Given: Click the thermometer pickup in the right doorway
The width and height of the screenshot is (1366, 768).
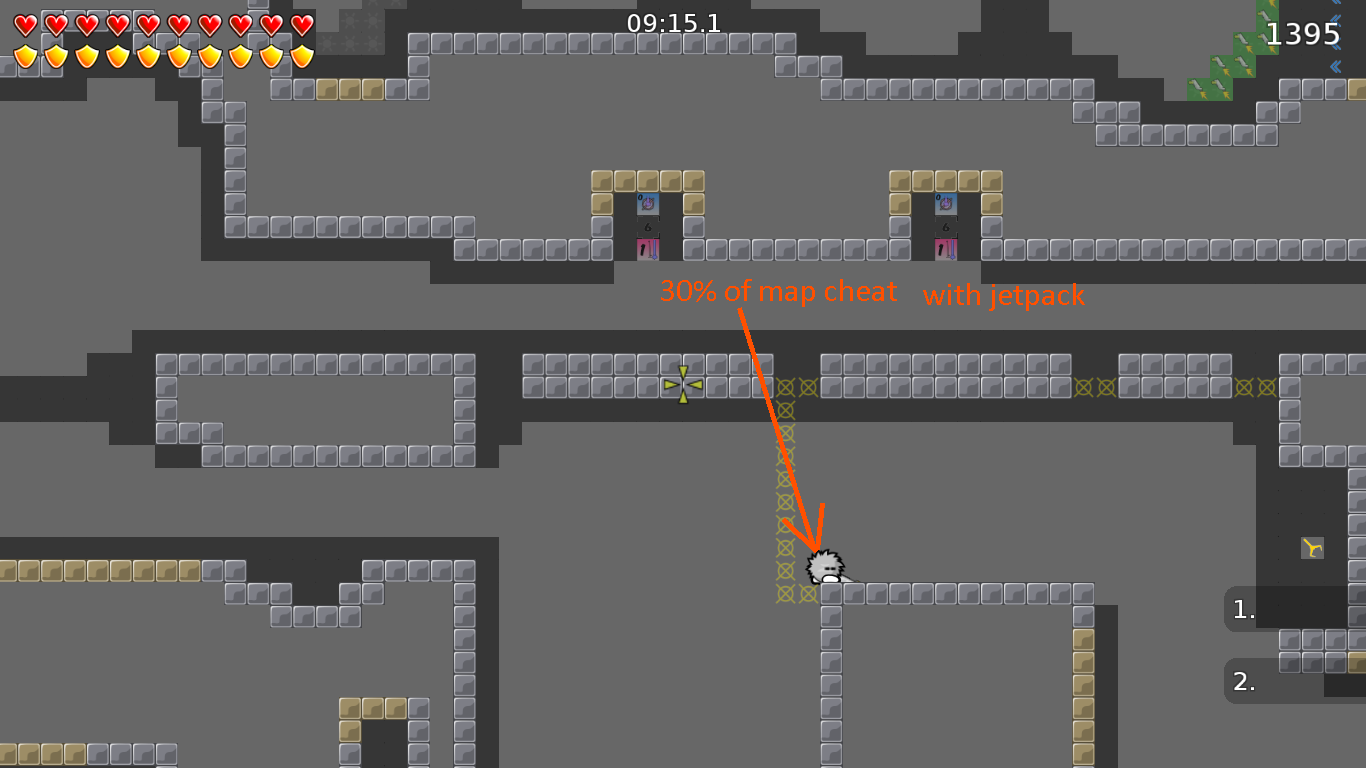Looking at the screenshot, I should coord(946,250).
